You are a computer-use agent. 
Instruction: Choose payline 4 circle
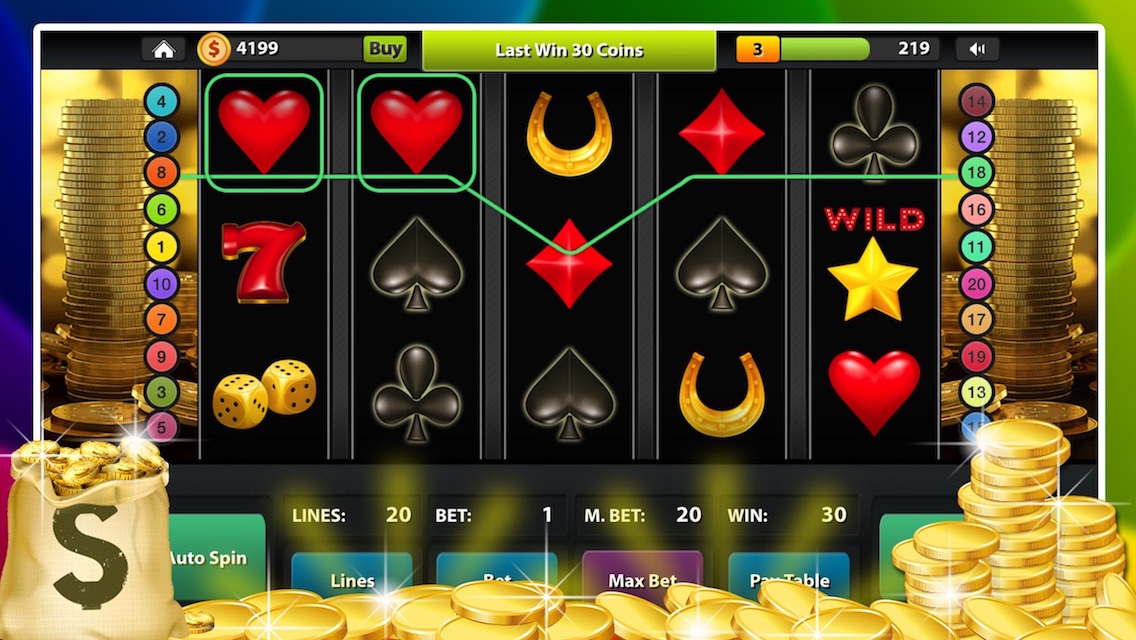161,100
